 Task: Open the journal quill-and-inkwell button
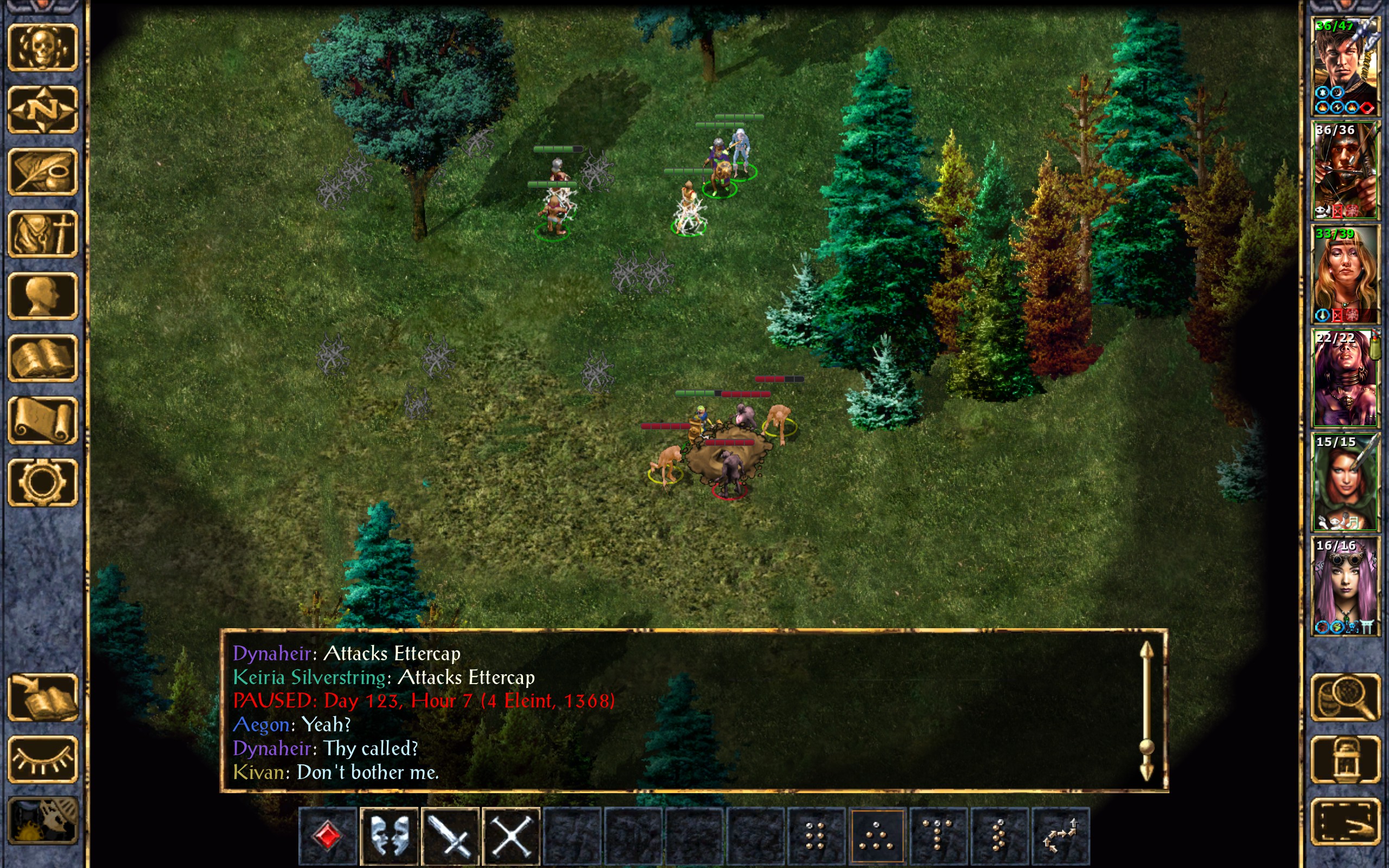click(42, 171)
